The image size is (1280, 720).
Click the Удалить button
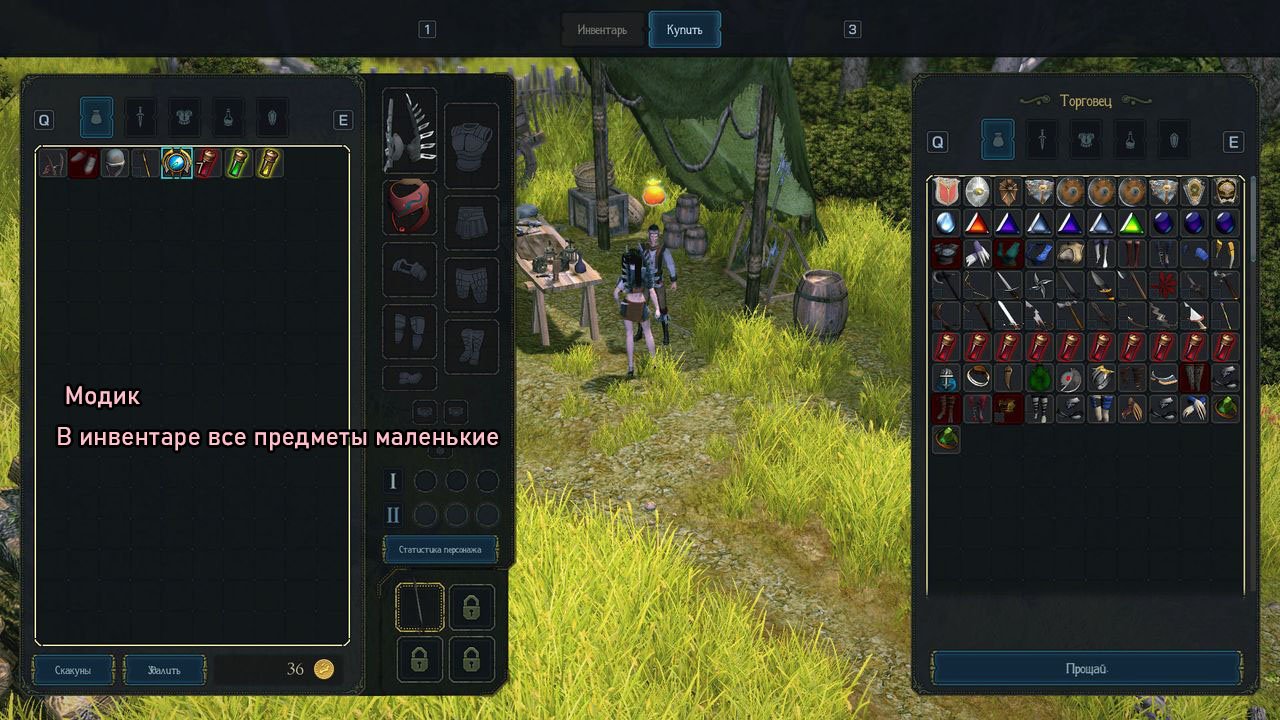point(164,670)
